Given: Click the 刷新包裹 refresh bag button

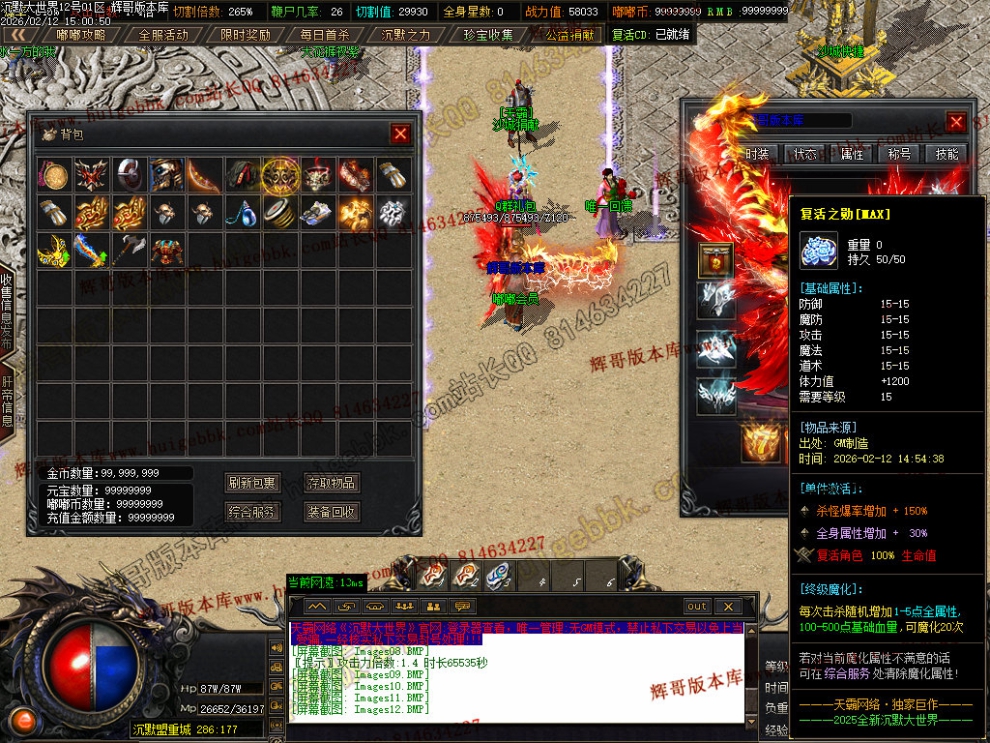Looking at the screenshot, I should 252,482.
